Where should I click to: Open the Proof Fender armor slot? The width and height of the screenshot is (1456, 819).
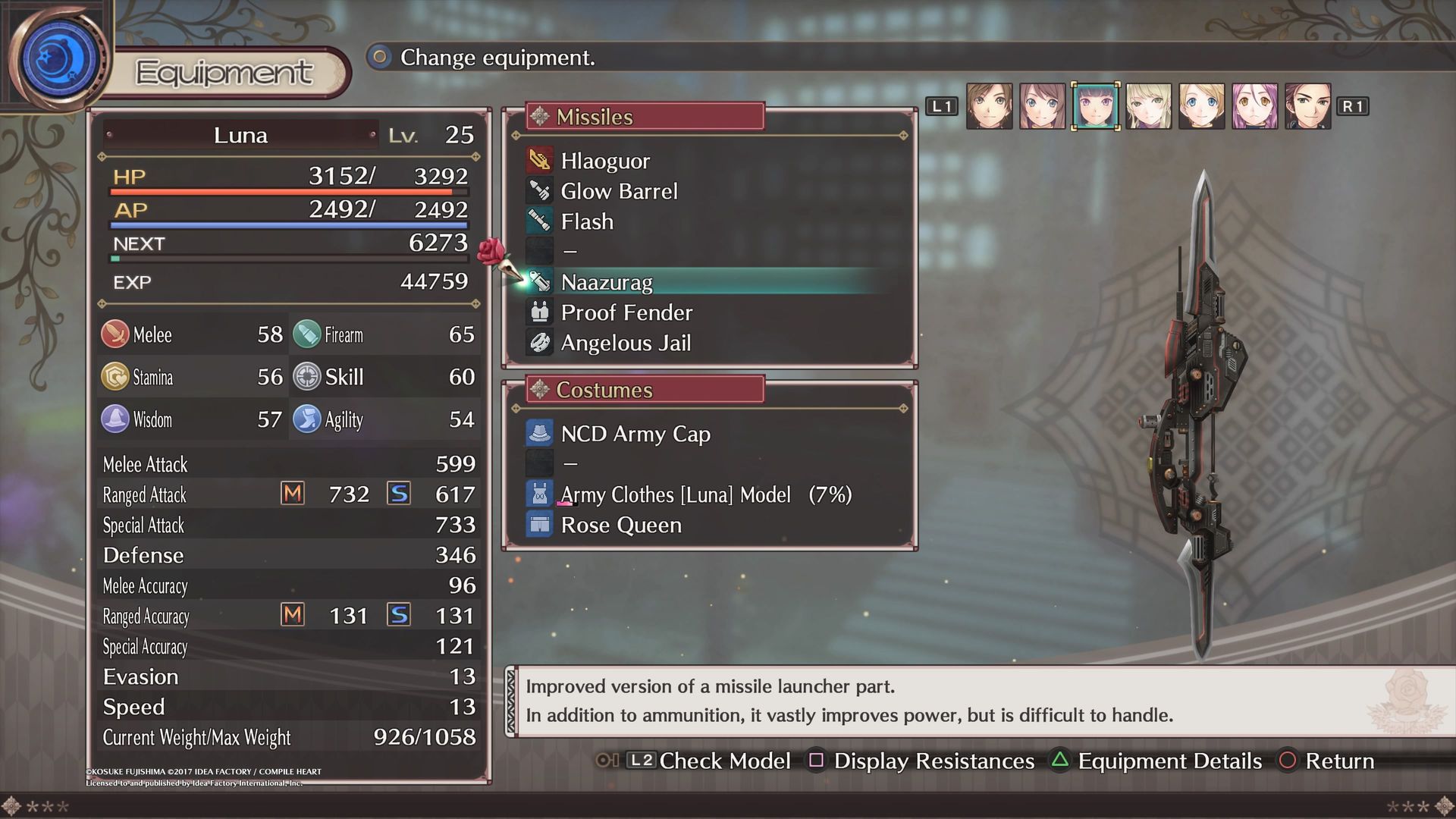coord(626,312)
